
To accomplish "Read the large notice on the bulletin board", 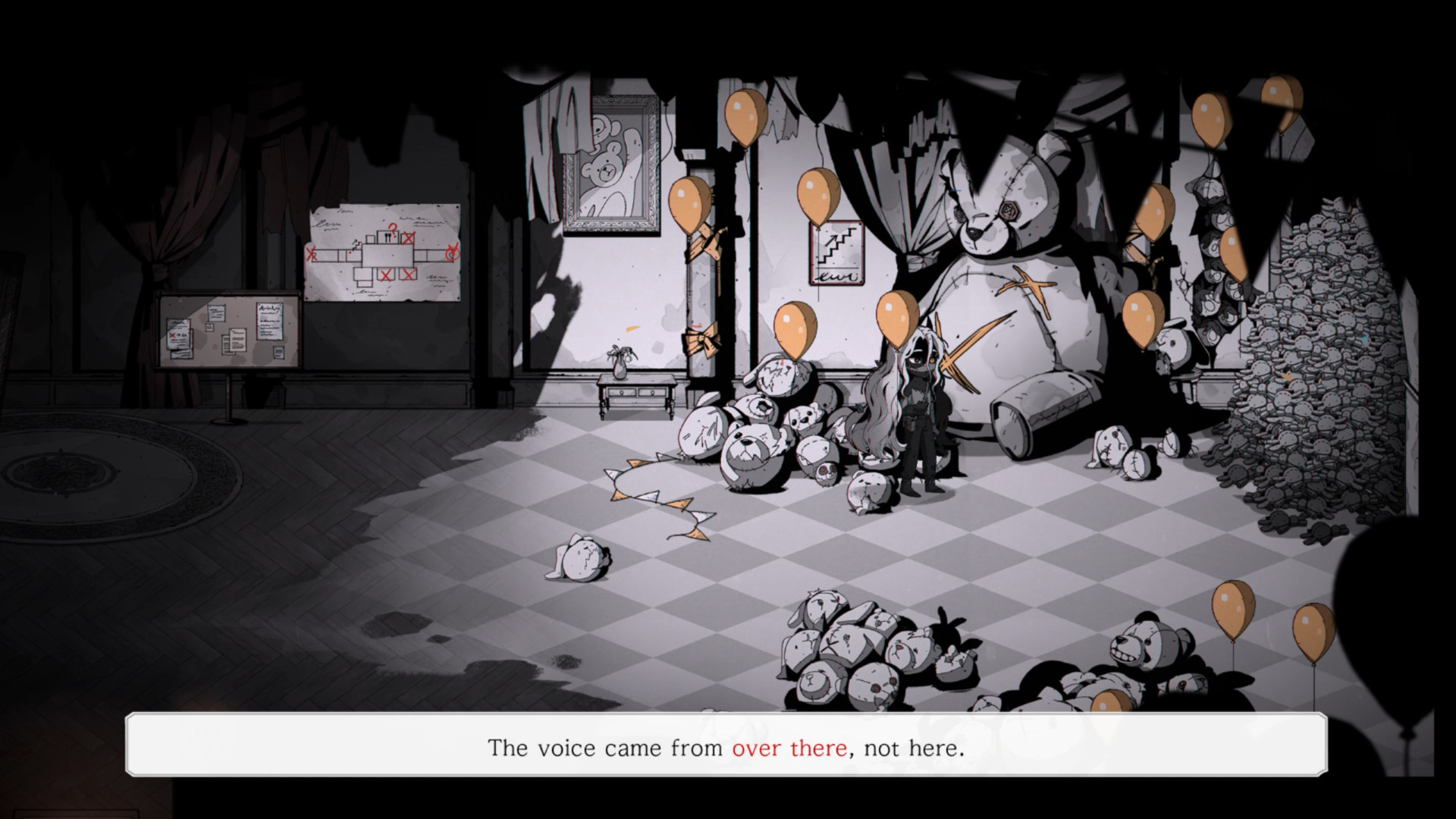I will (269, 322).
